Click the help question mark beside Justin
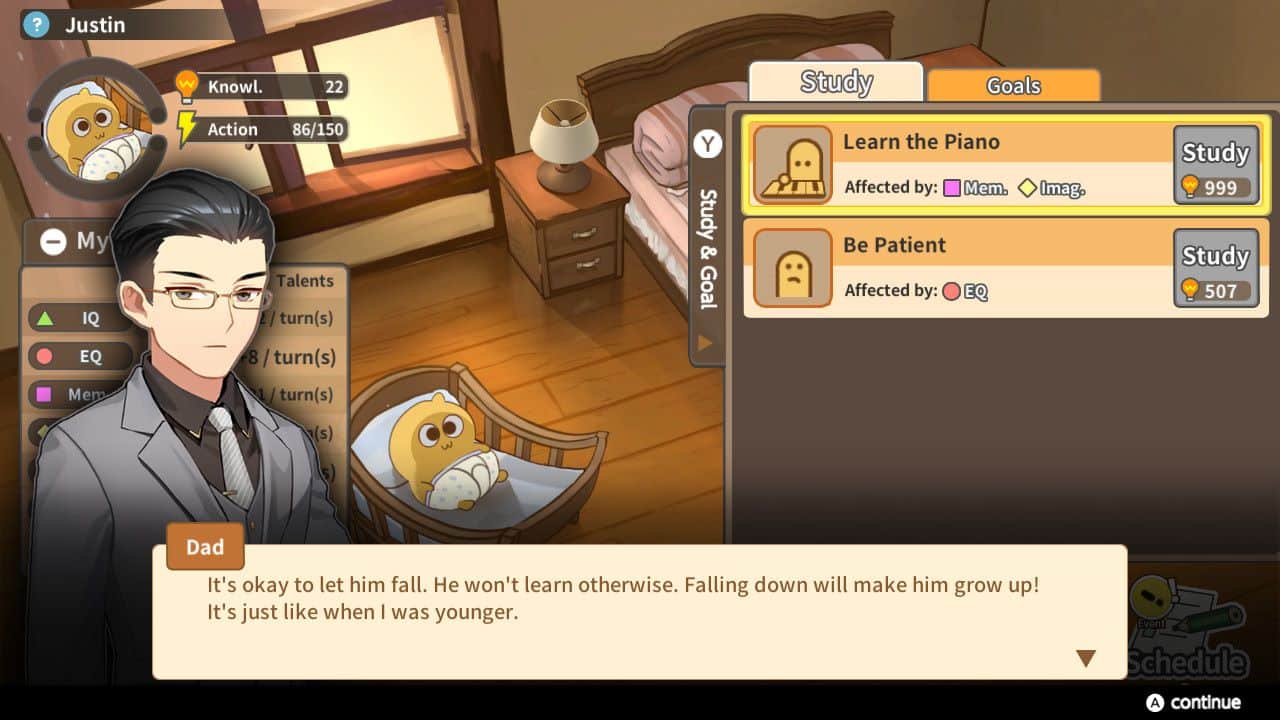This screenshot has width=1280, height=720. pyautogui.click(x=37, y=24)
